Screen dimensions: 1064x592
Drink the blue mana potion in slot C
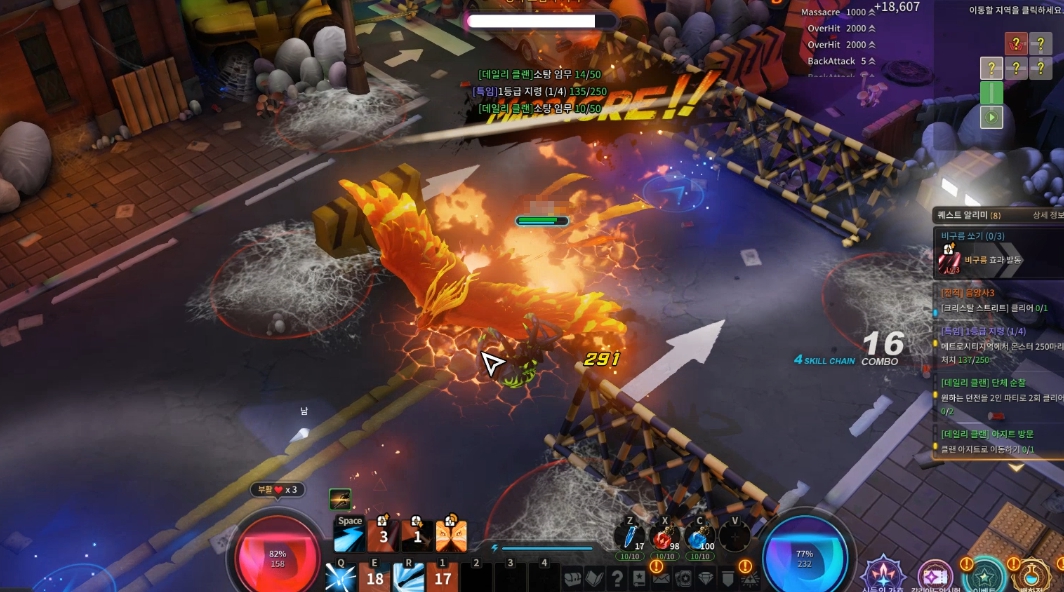point(698,537)
